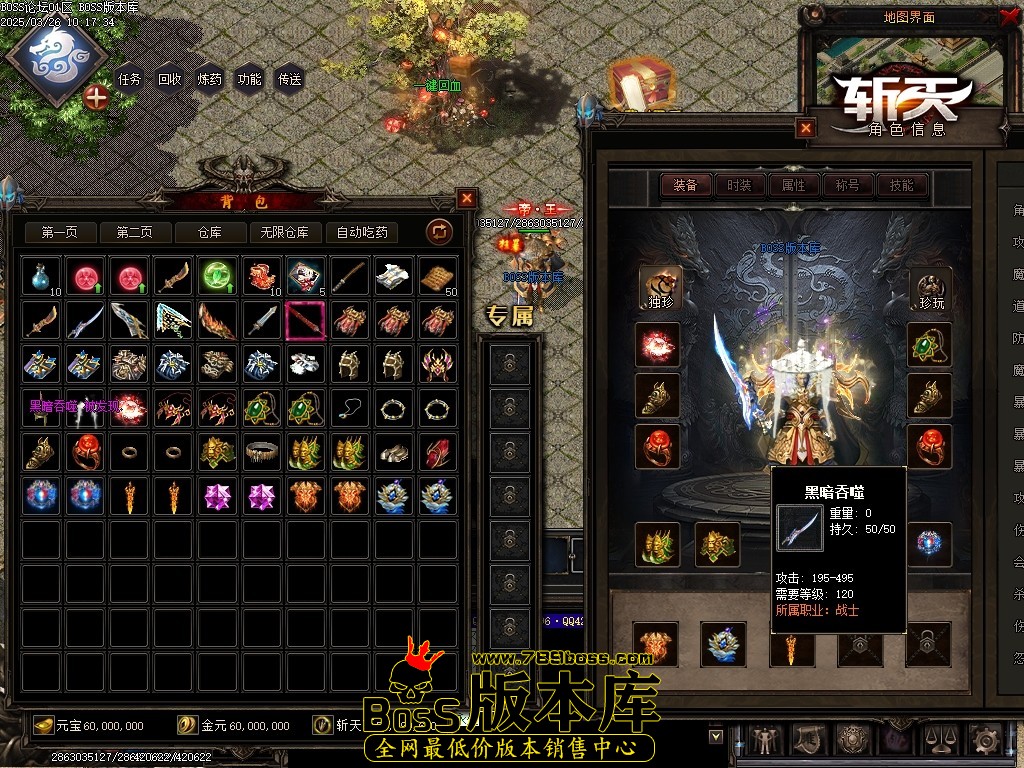Click the bag sort refresh button
The image size is (1024, 768).
click(439, 233)
